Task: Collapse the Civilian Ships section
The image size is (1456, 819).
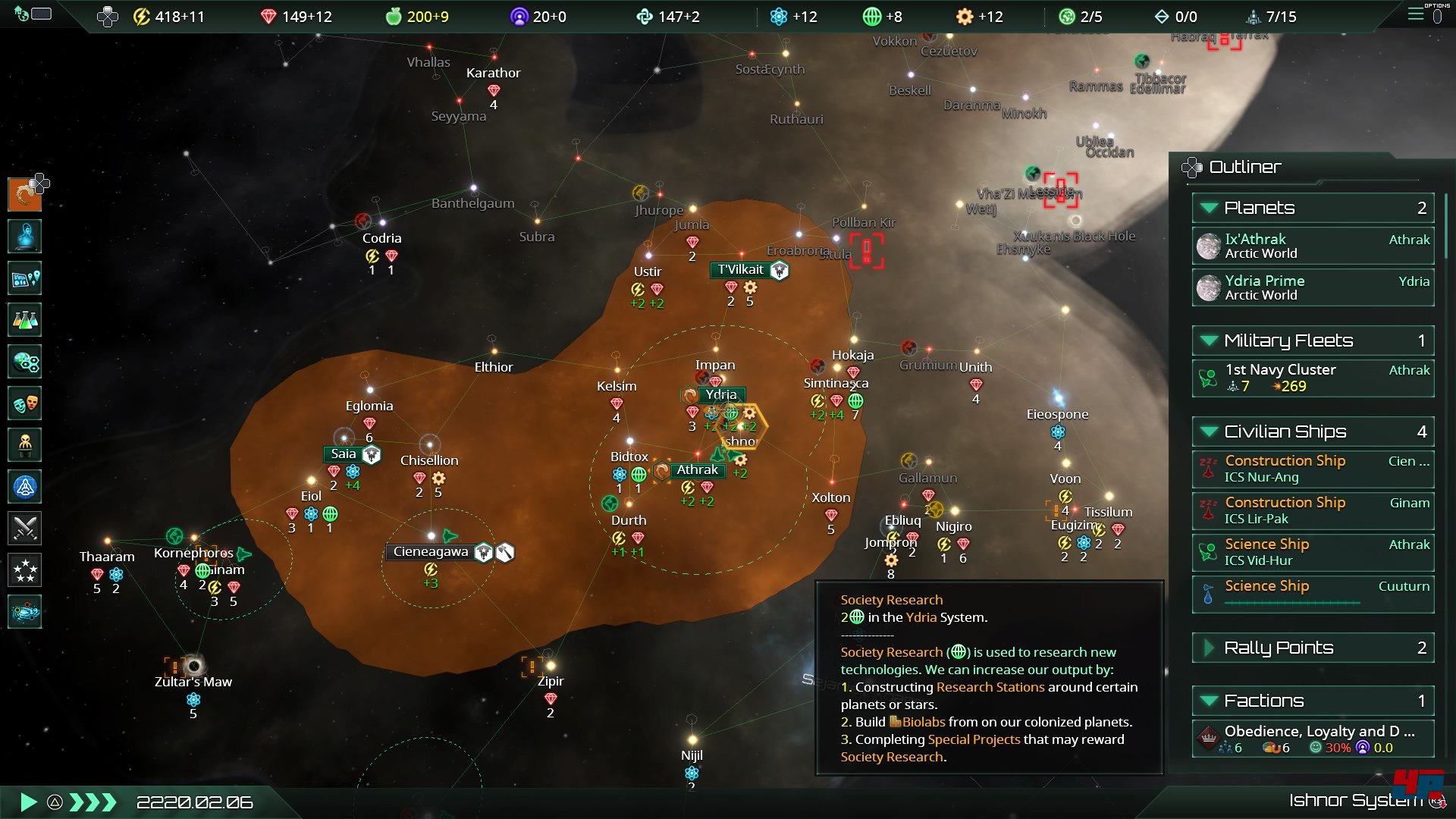Action: click(x=1210, y=431)
